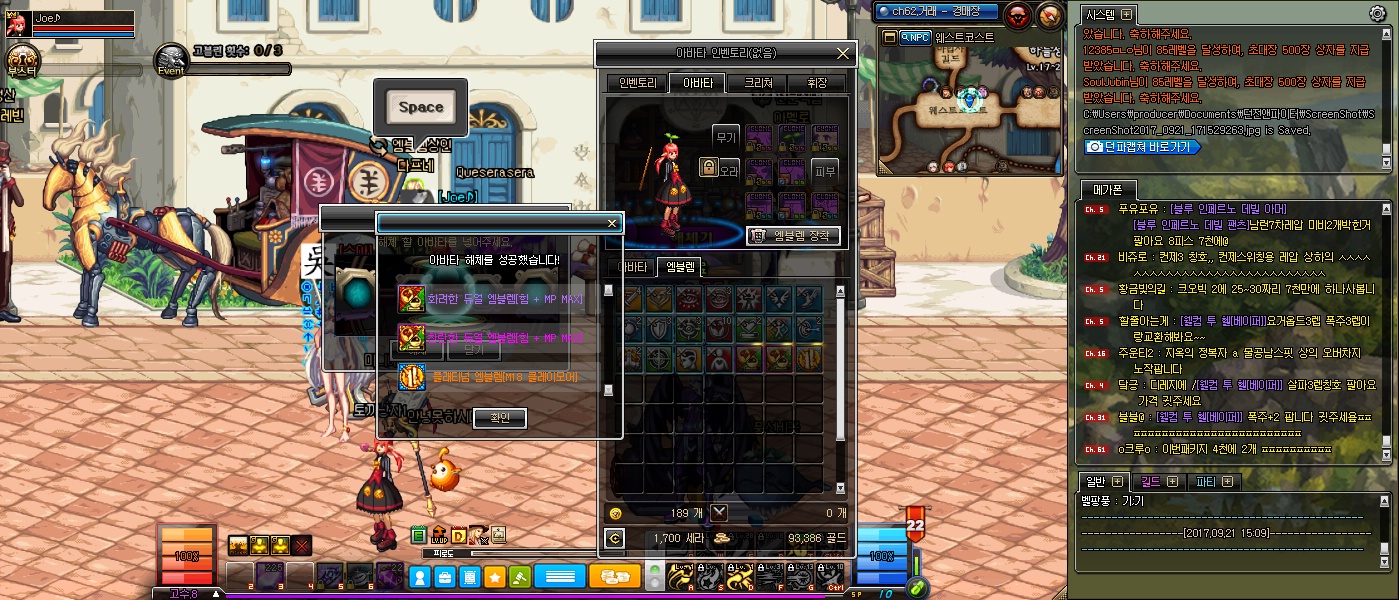Image resolution: width=1399 pixels, height=600 pixels.
Task: Switch chat to the 길드 tab
Action: pos(1157,482)
